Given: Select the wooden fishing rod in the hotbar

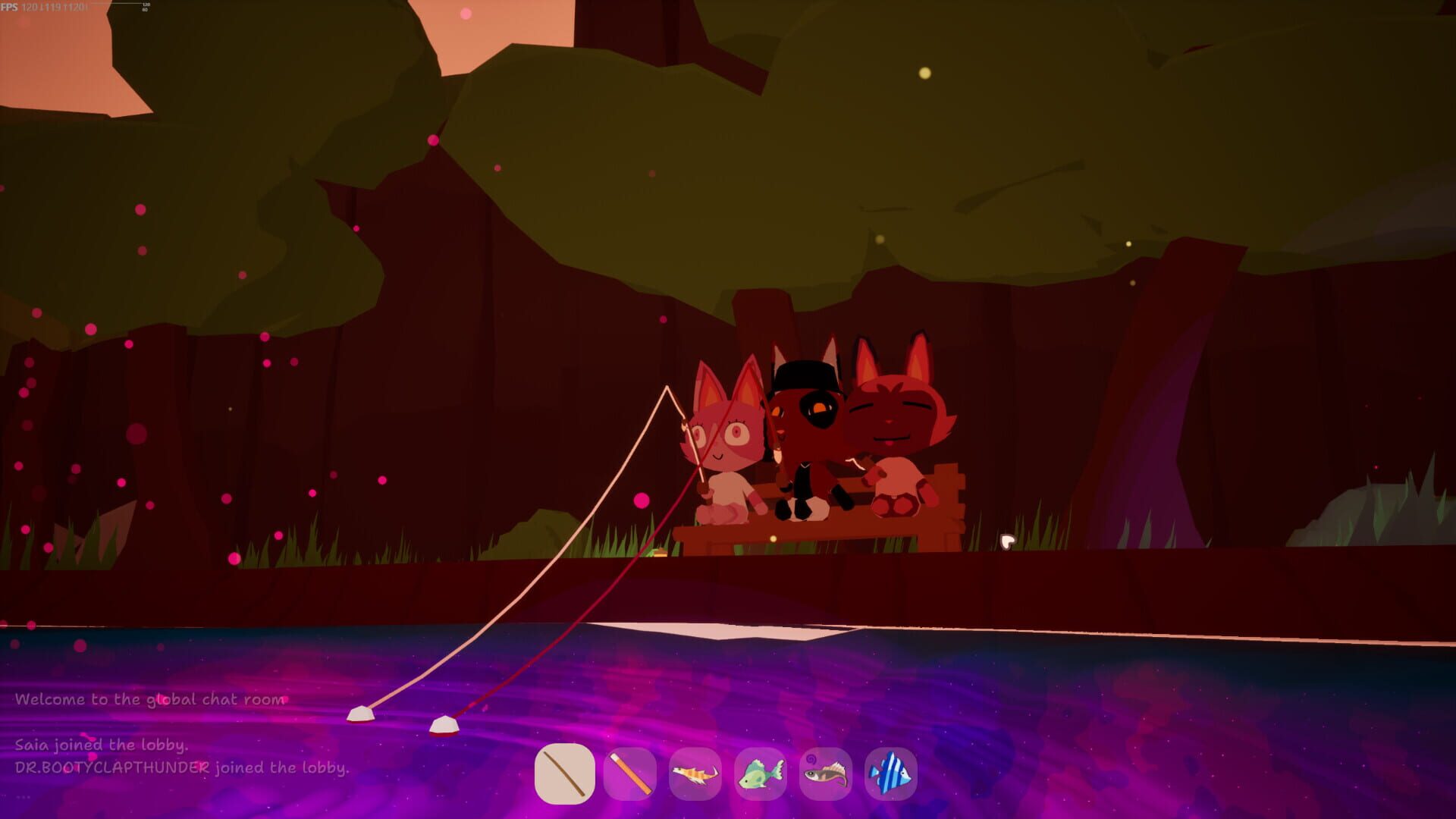Looking at the screenshot, I should pos(563,772).
